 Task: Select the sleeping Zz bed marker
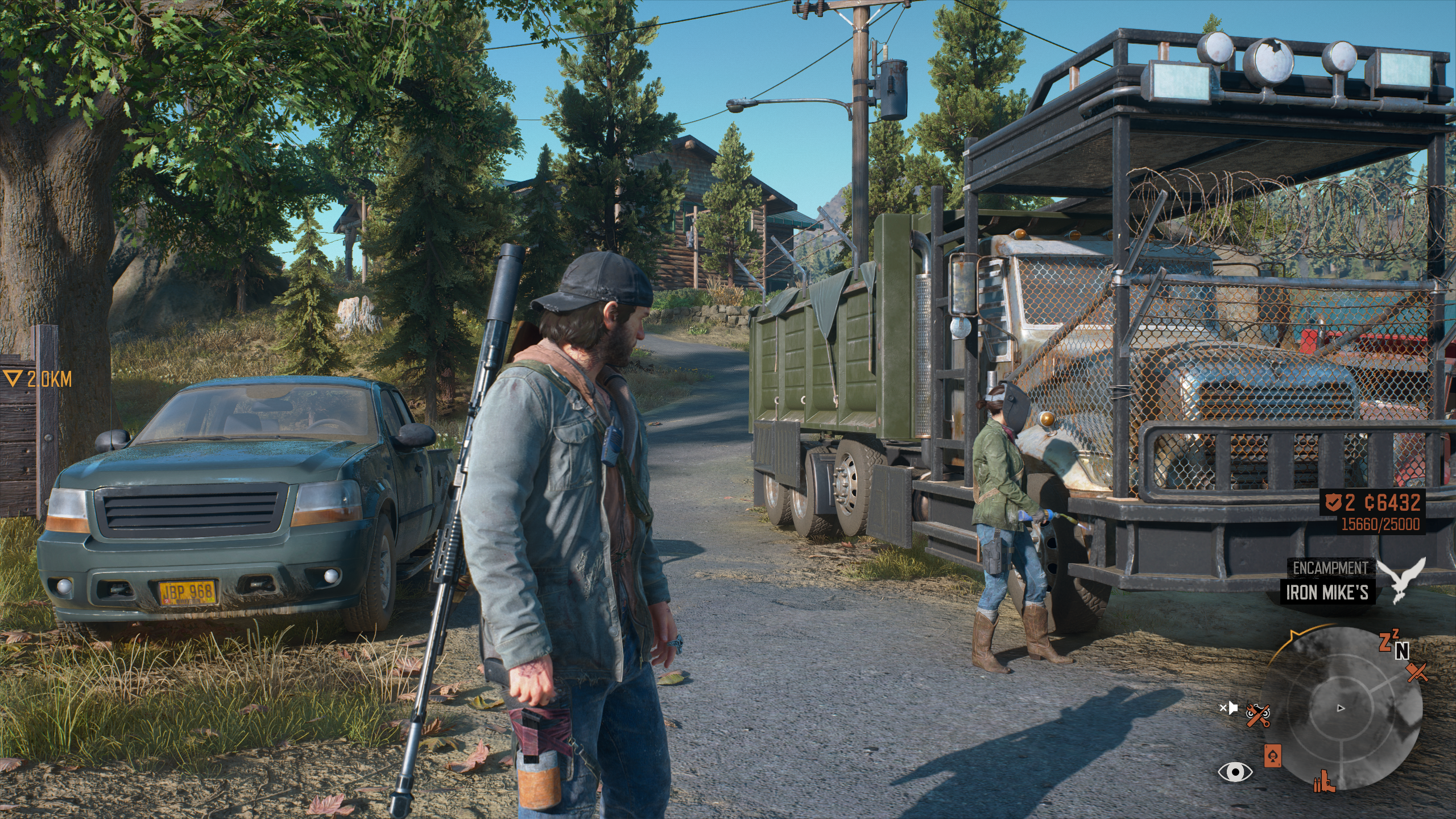click(x=1387, y=640)
